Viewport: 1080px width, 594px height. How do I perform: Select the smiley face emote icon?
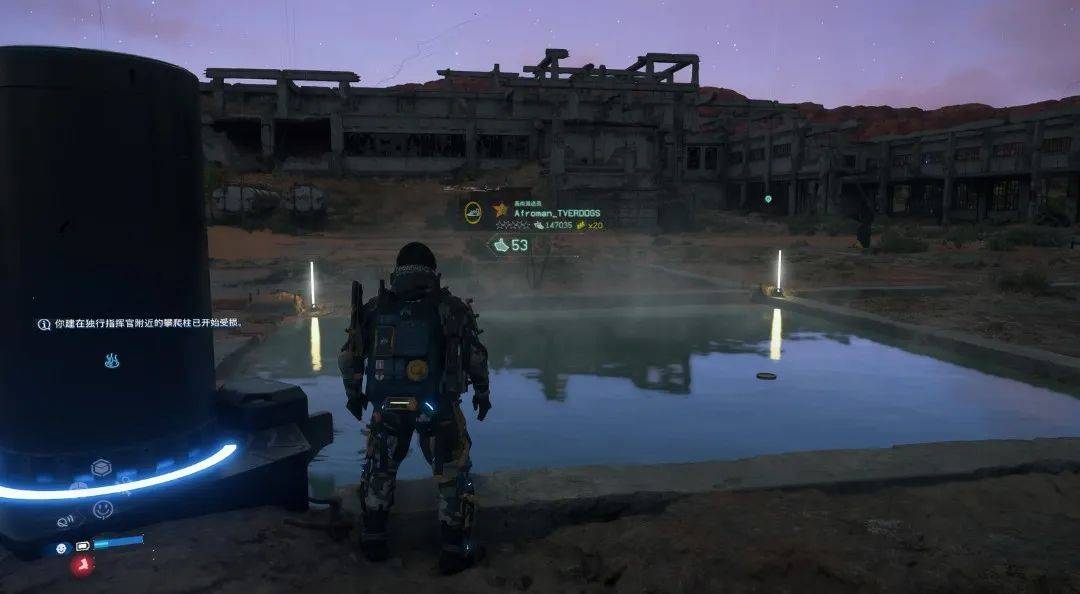[103, 509]
